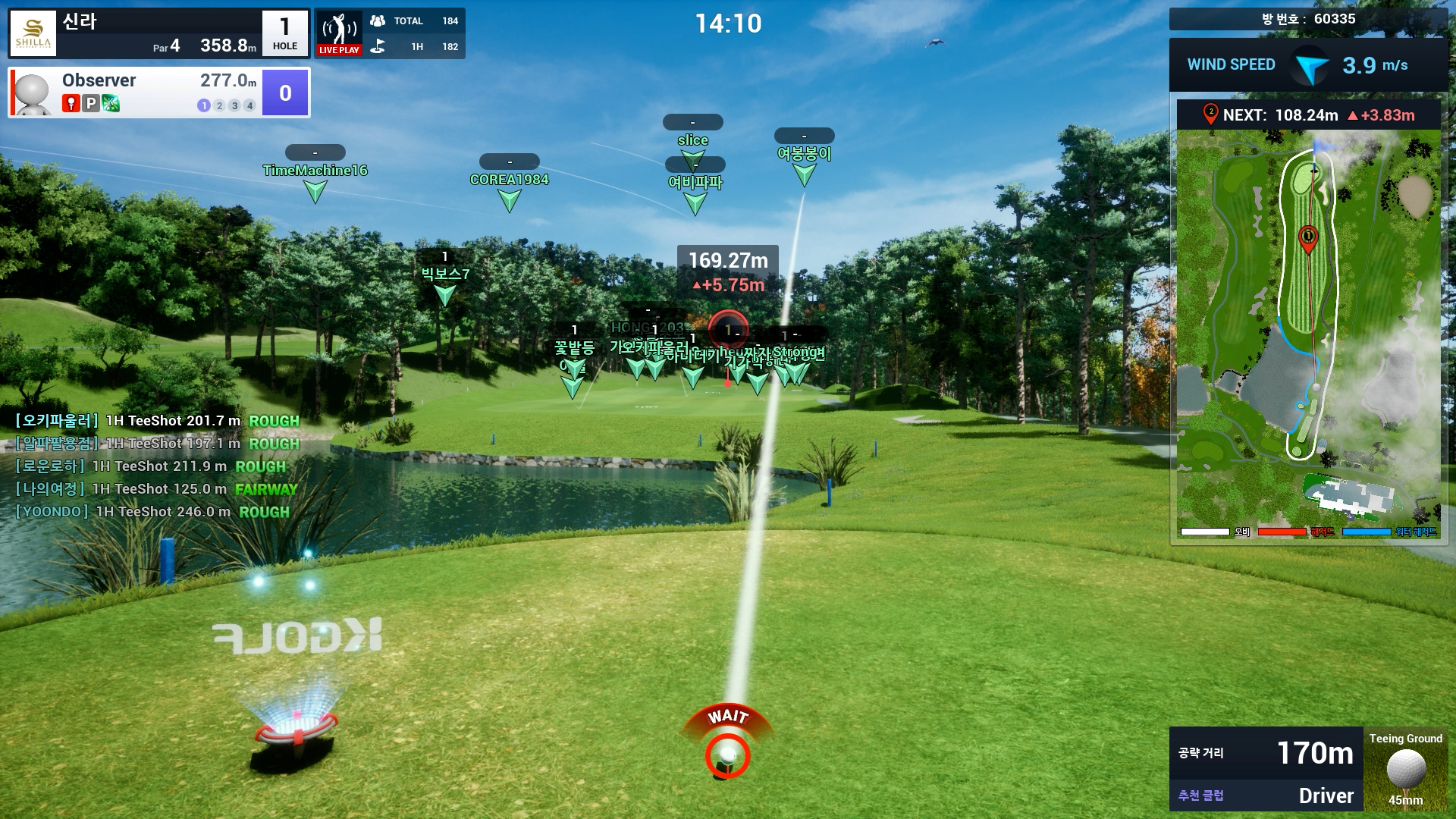
Task: Click the wind direction arrow indicator
Action: pyautogui.click(x=1310, y=66)
